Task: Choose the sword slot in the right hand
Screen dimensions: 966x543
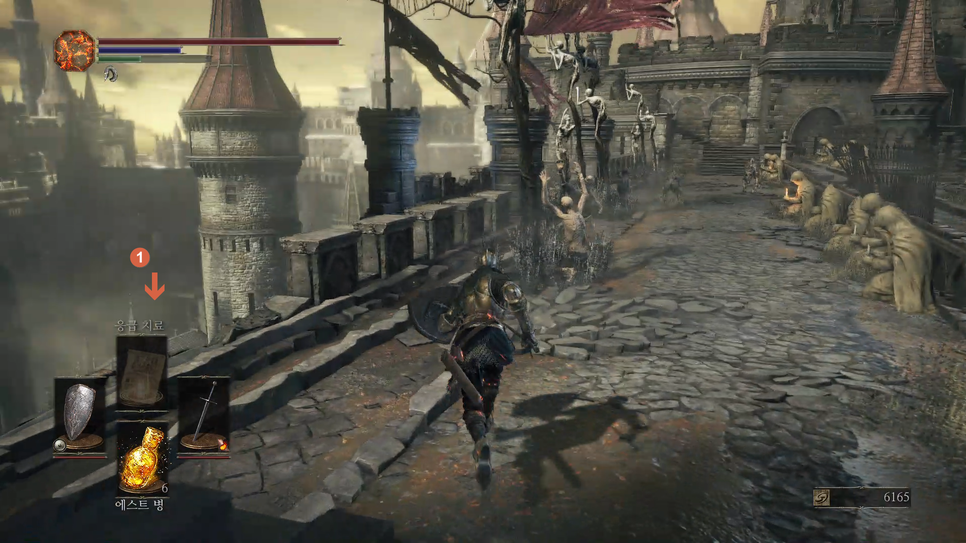Action: 203,415
